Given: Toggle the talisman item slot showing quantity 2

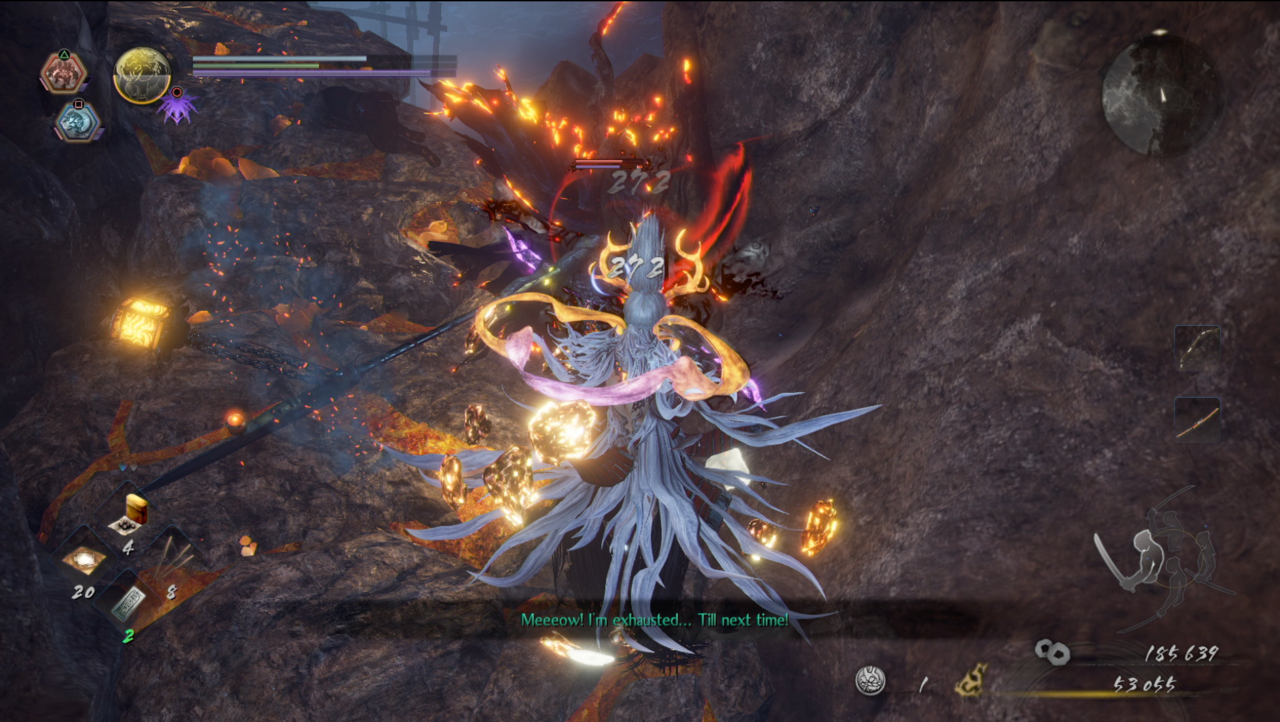Looking at the screenshot, I should click(x=130, y=605).
